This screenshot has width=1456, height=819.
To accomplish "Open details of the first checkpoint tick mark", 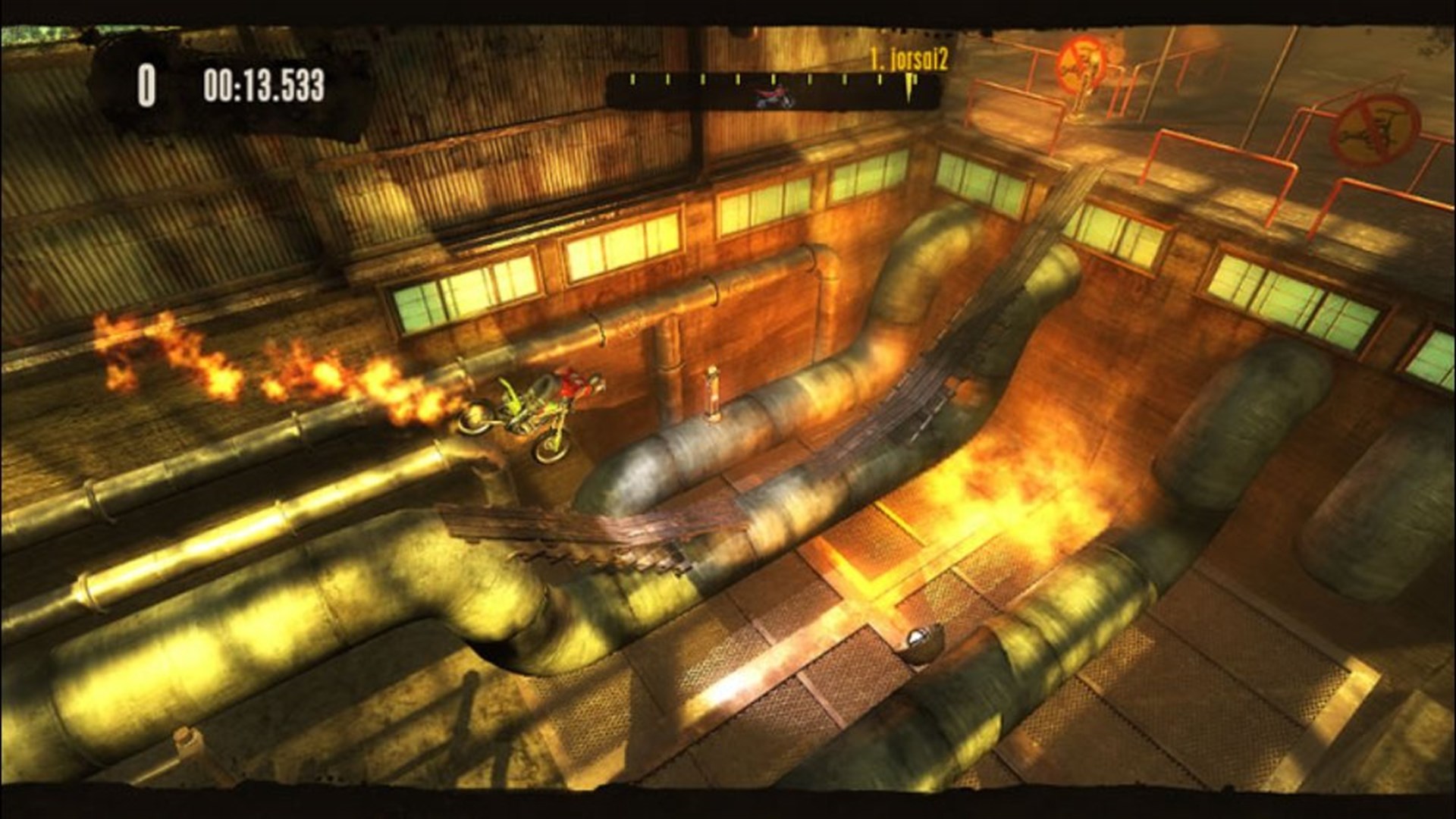I will (x=634, y=78).
